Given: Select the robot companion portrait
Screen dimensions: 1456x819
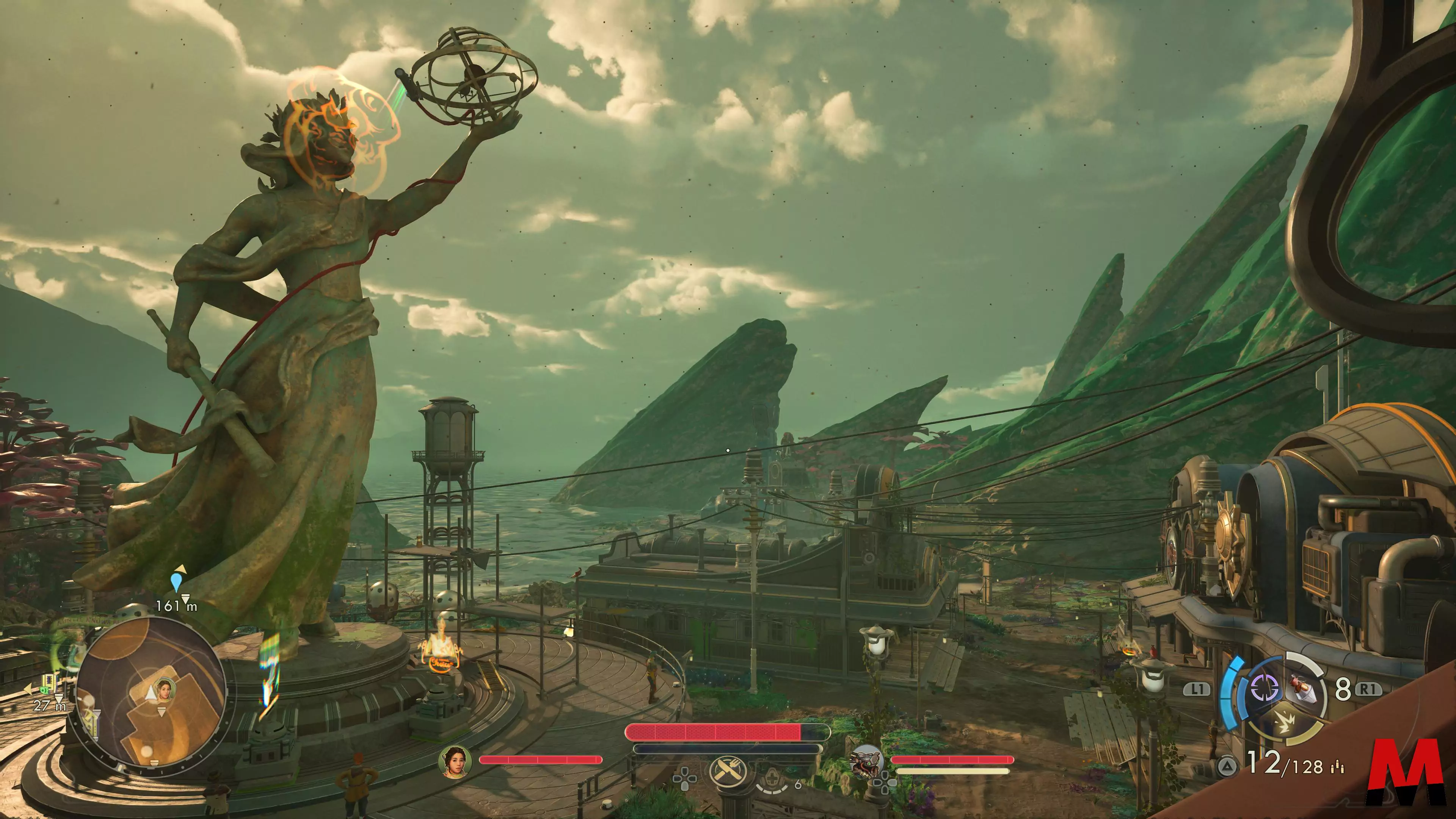Looking at the screenshot, I should click(866, 761).
